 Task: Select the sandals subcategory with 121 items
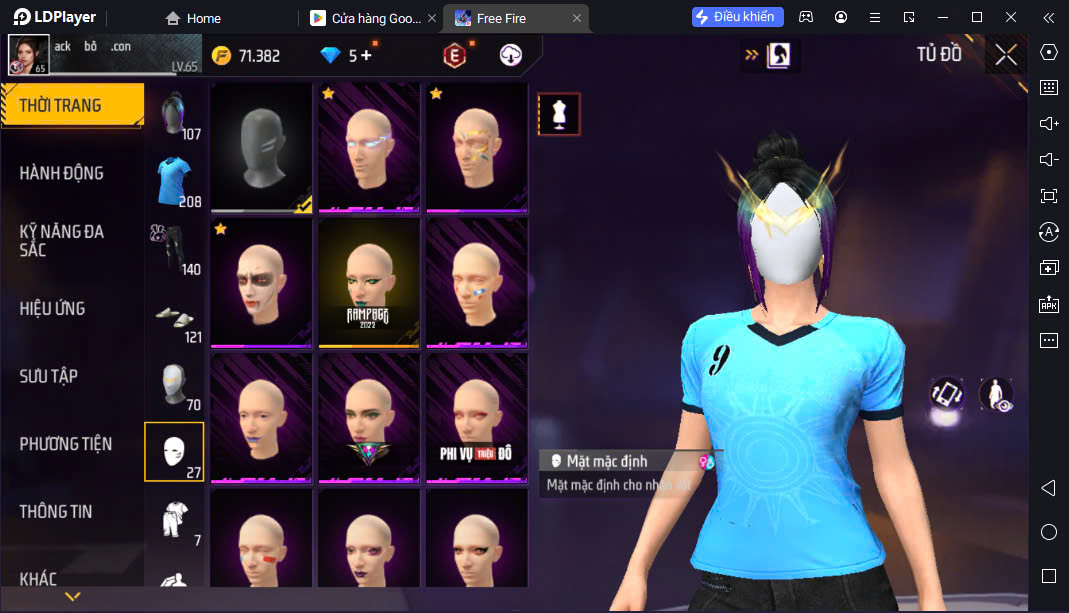175,316
